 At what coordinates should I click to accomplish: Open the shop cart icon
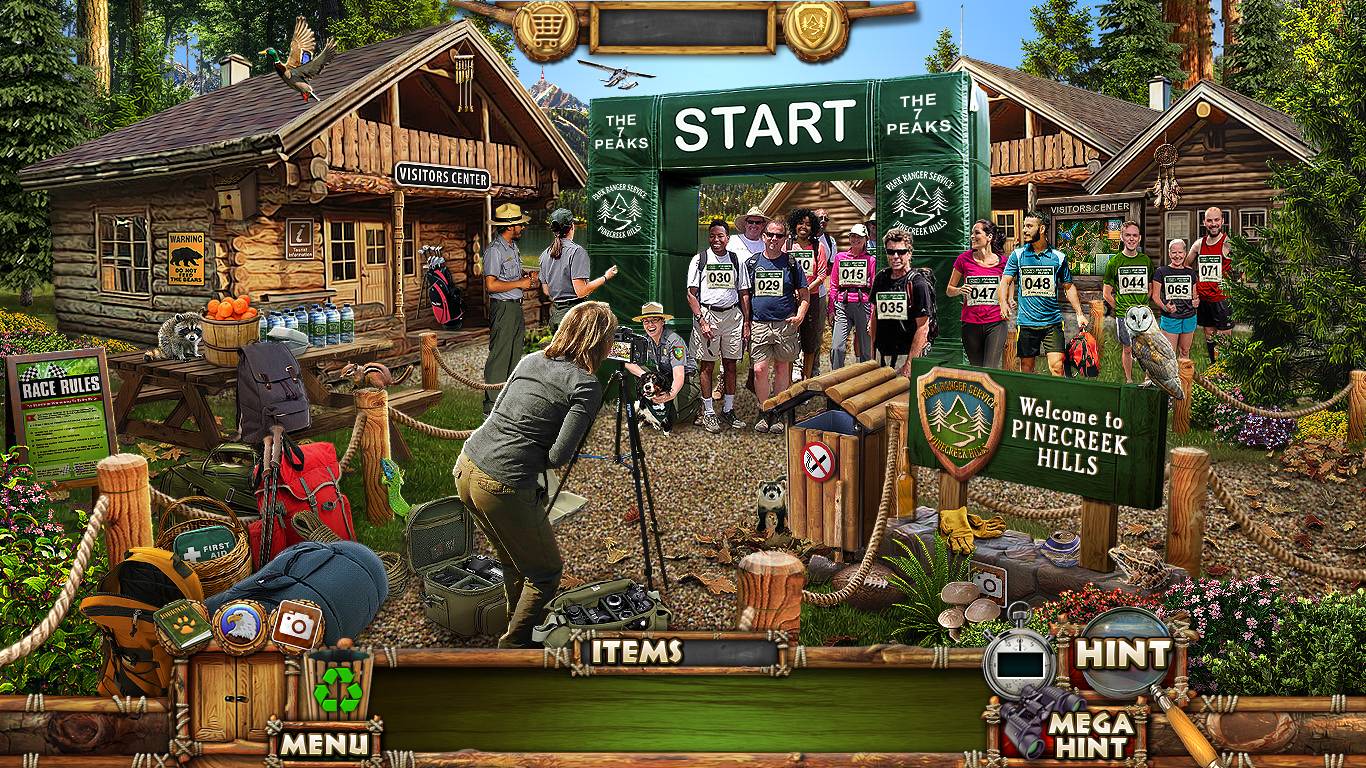pos(547,30)
